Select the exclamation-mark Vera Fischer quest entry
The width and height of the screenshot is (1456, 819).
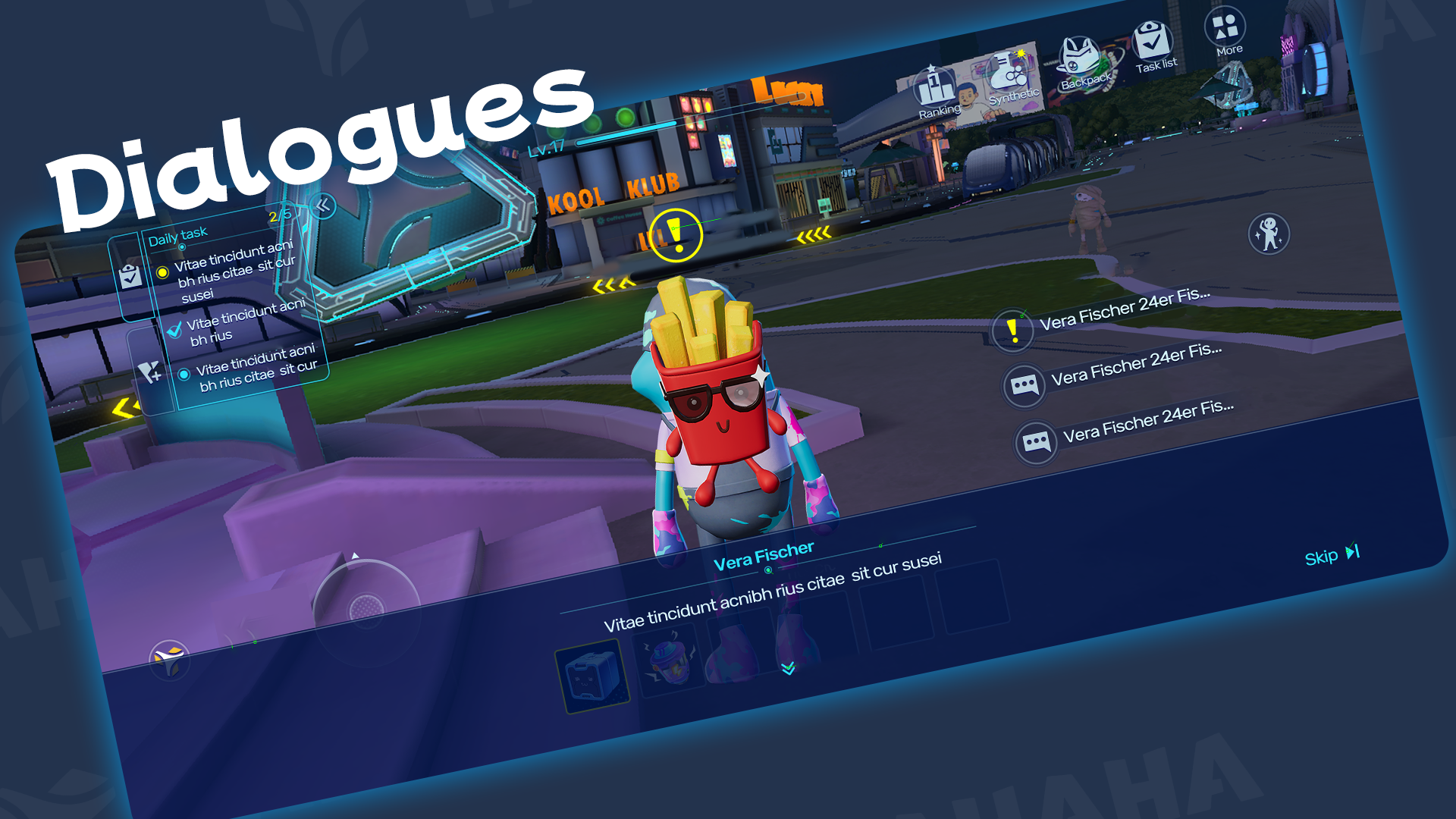[x=1013, y=331]
